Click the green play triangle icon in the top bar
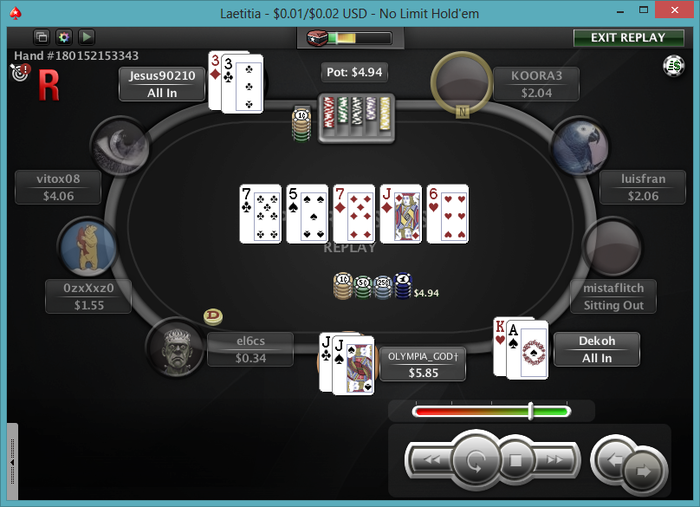 click(86, 37)
